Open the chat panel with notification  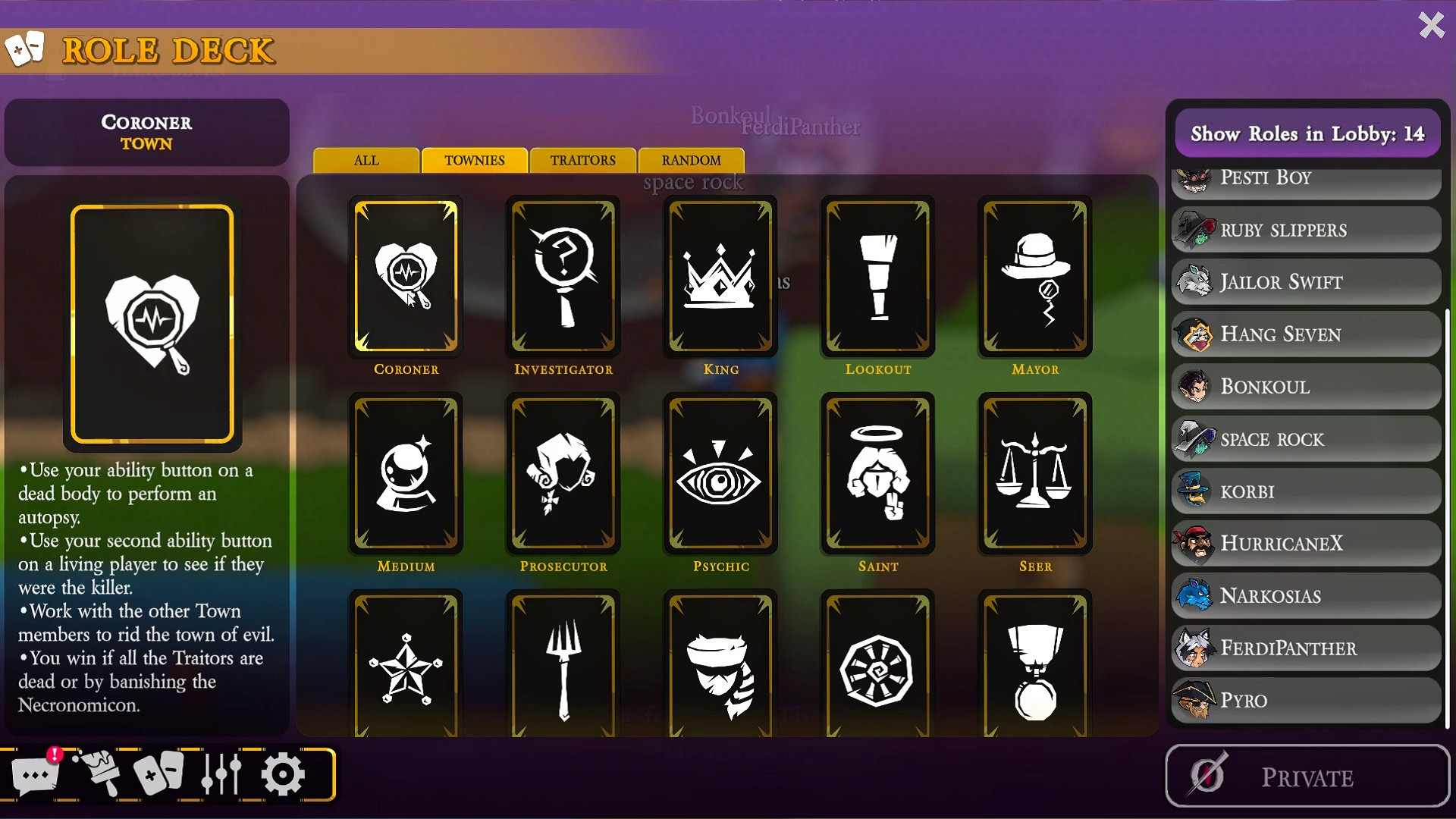(x=36, y=773)
